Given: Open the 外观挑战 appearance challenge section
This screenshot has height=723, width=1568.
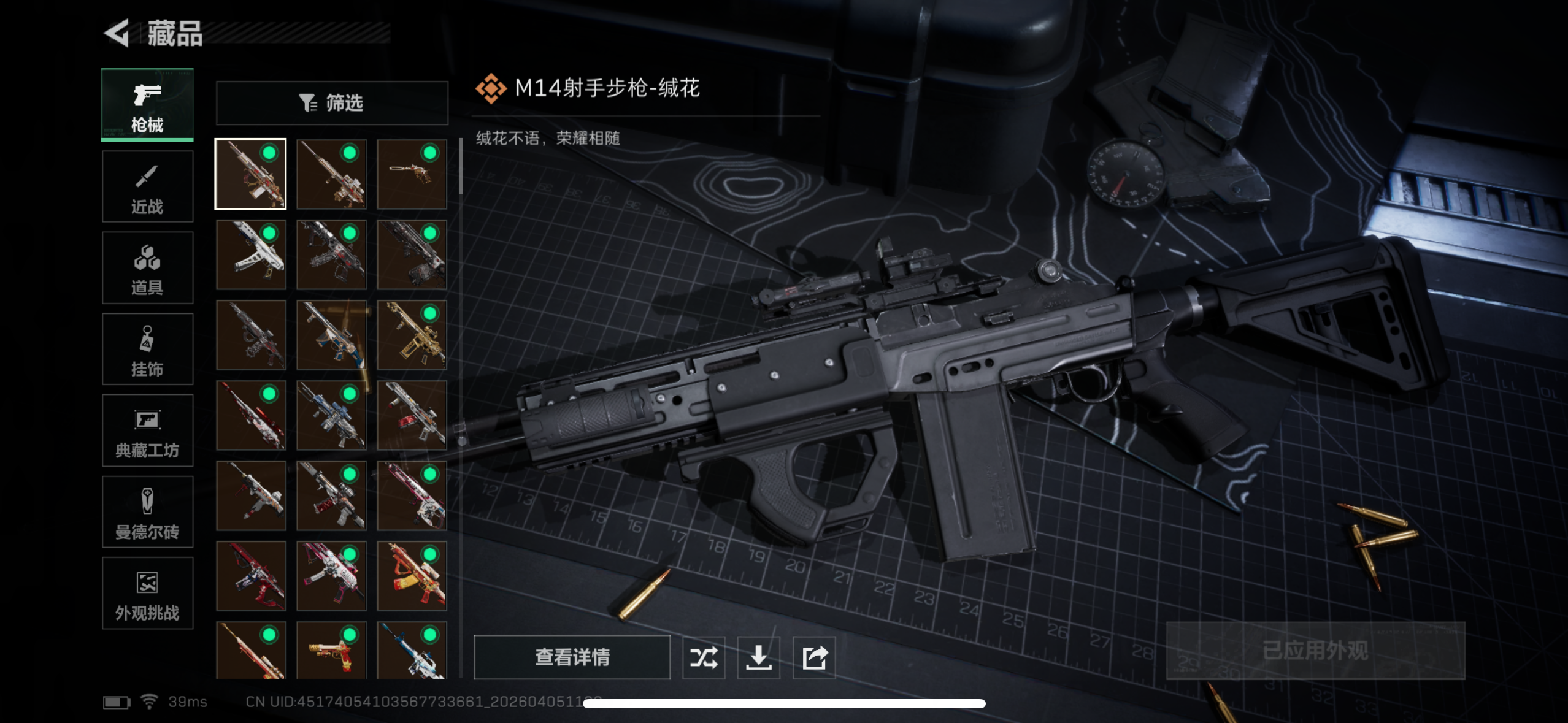Looking at the screenshot, I should click(147, 594).
